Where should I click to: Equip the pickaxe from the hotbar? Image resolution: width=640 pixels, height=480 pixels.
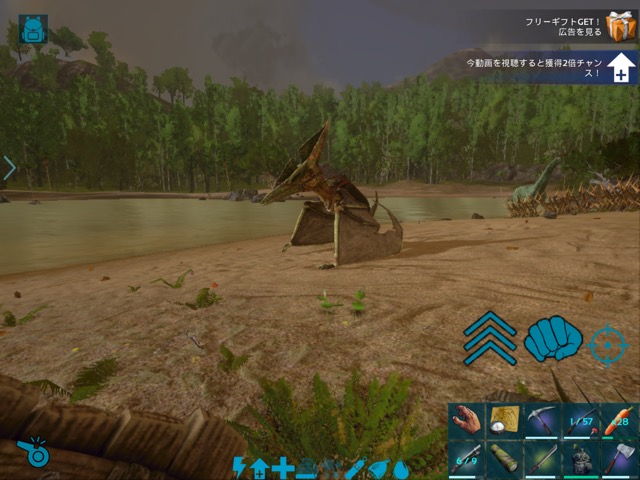point(542,421)
